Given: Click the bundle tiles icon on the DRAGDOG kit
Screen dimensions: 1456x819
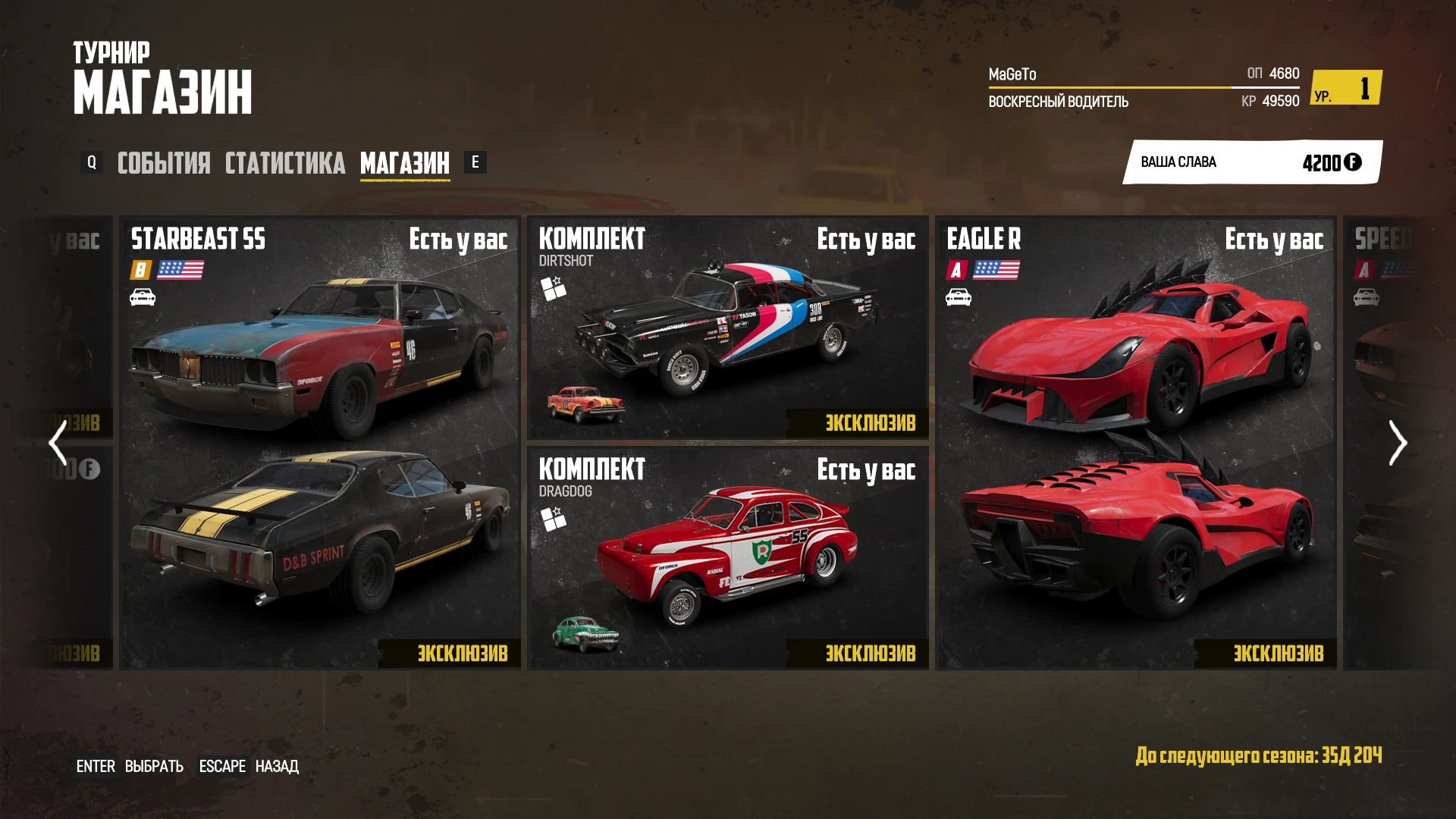Looking at the screenshot, I should click(x=554, y=517).
